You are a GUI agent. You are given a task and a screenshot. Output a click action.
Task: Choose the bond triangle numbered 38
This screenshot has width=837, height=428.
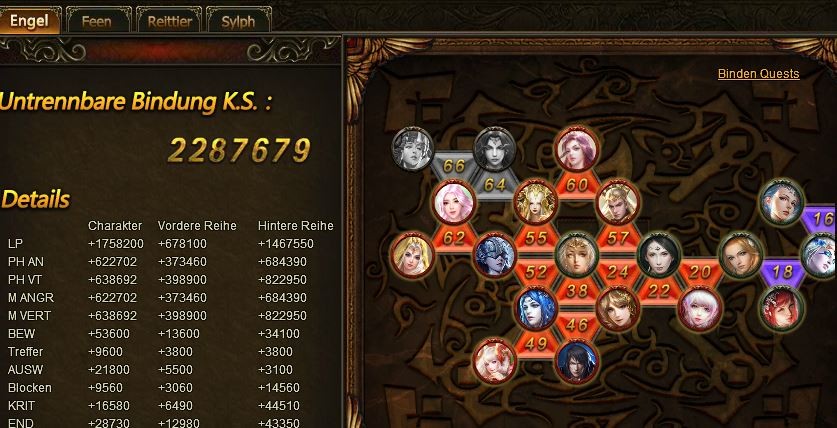pyautogui.click(x=577, y=291)
